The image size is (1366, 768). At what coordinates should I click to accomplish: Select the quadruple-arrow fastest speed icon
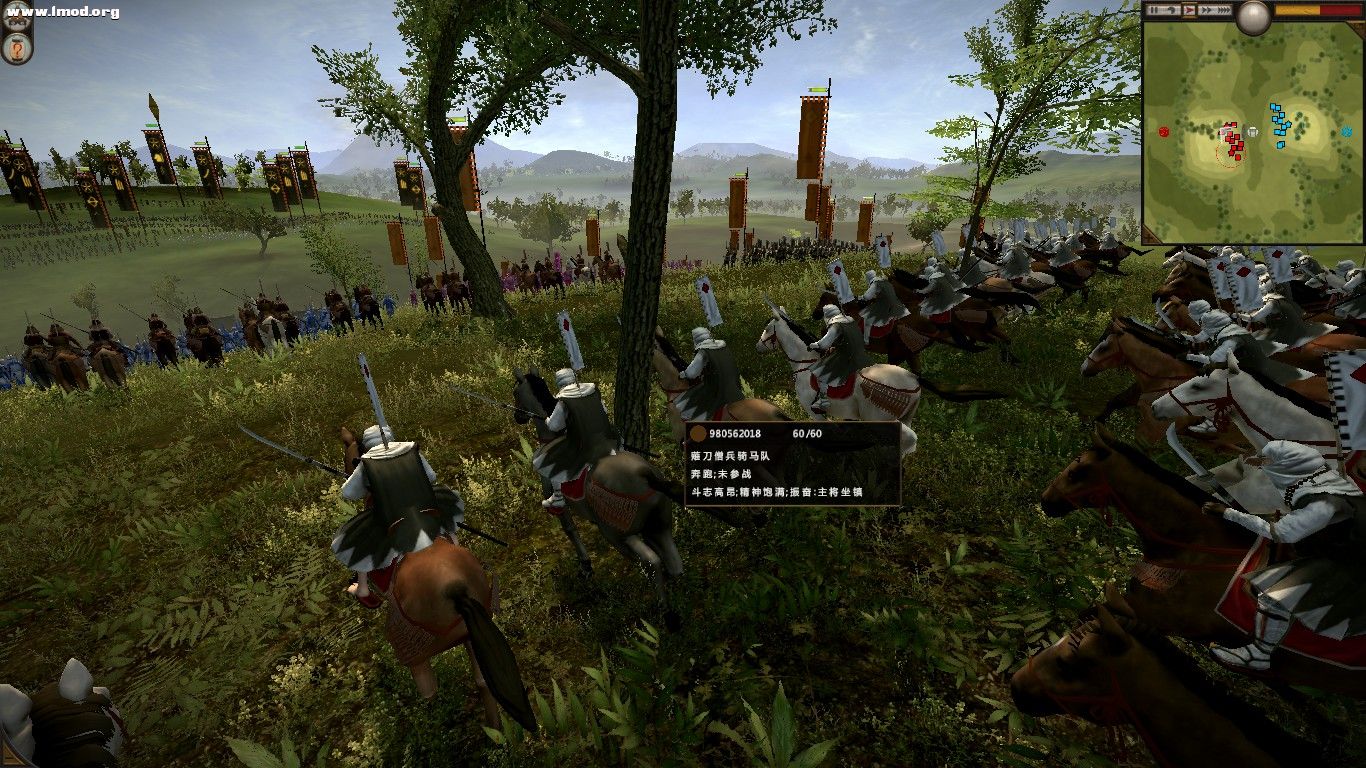pyautogui.click(x=1224, y=11)
